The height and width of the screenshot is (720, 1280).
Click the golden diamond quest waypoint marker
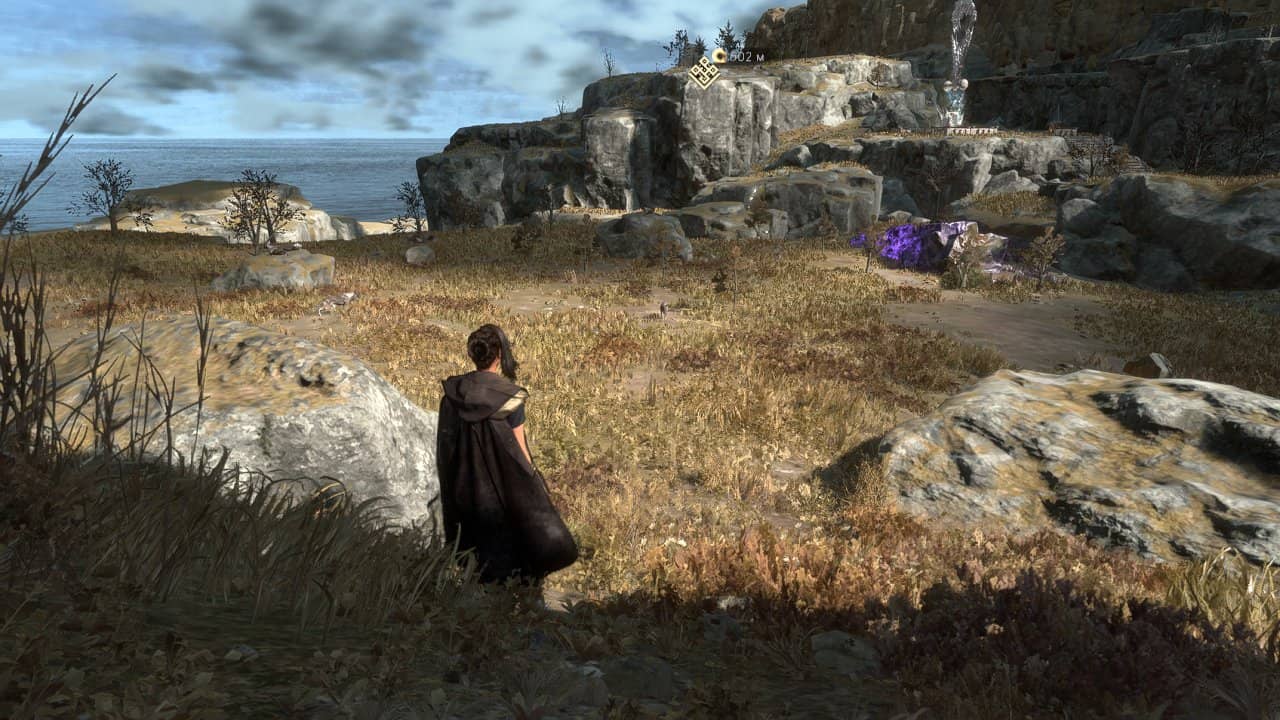tap(705, 72)
